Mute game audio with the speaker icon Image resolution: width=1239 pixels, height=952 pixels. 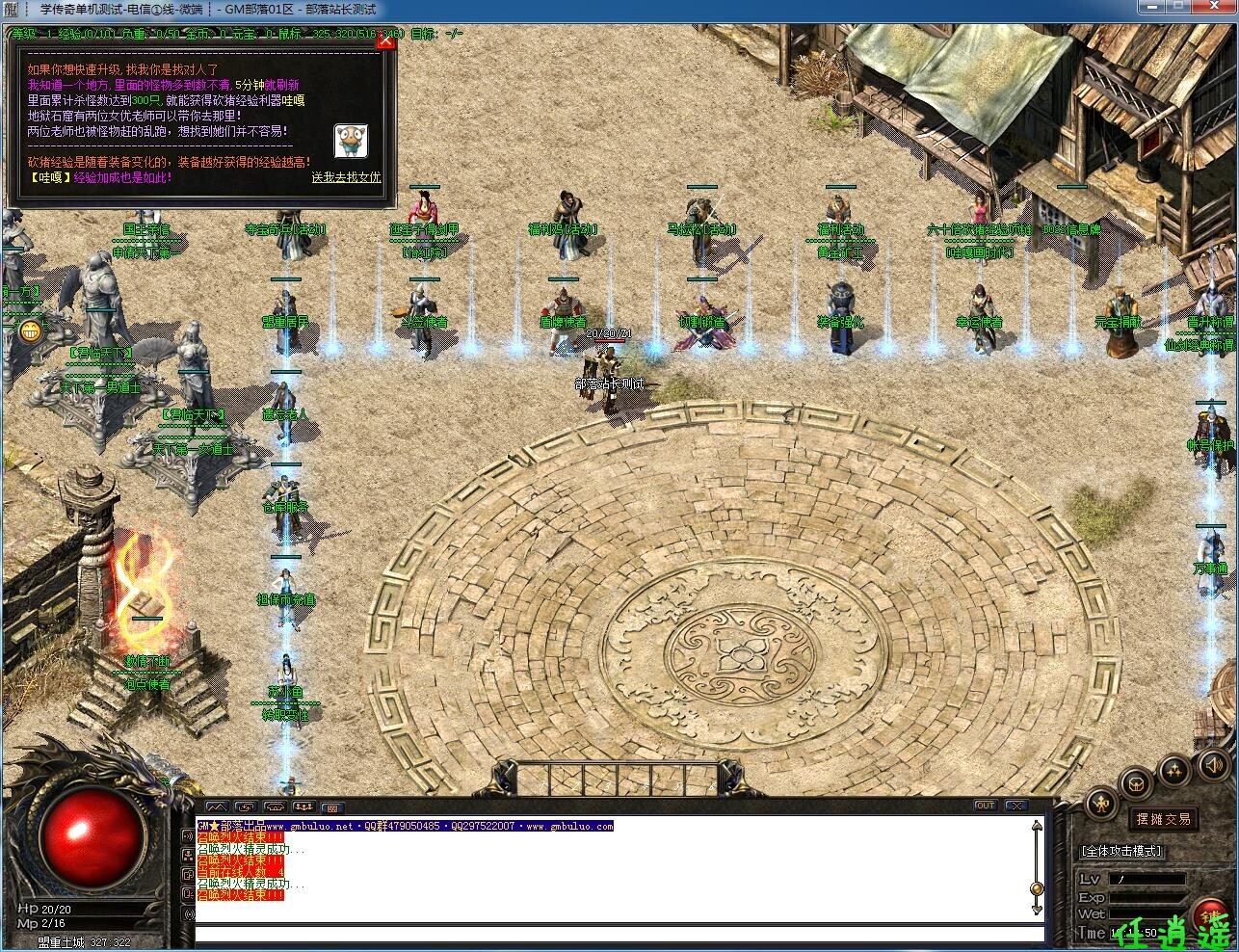click(1212, 767)
